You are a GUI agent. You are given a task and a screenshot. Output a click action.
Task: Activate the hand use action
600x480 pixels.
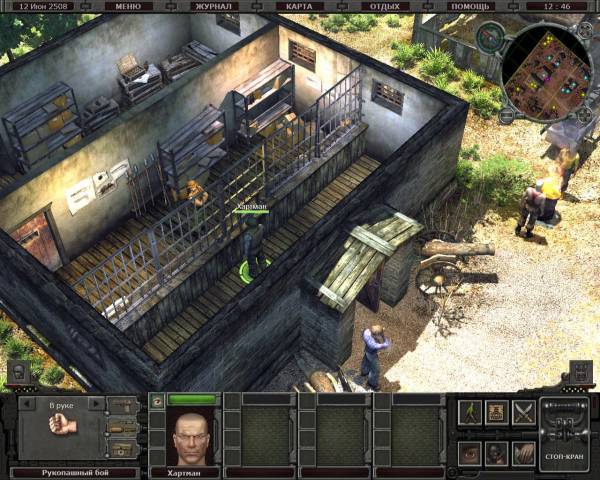pyautogui.click(x=523, y=452)
